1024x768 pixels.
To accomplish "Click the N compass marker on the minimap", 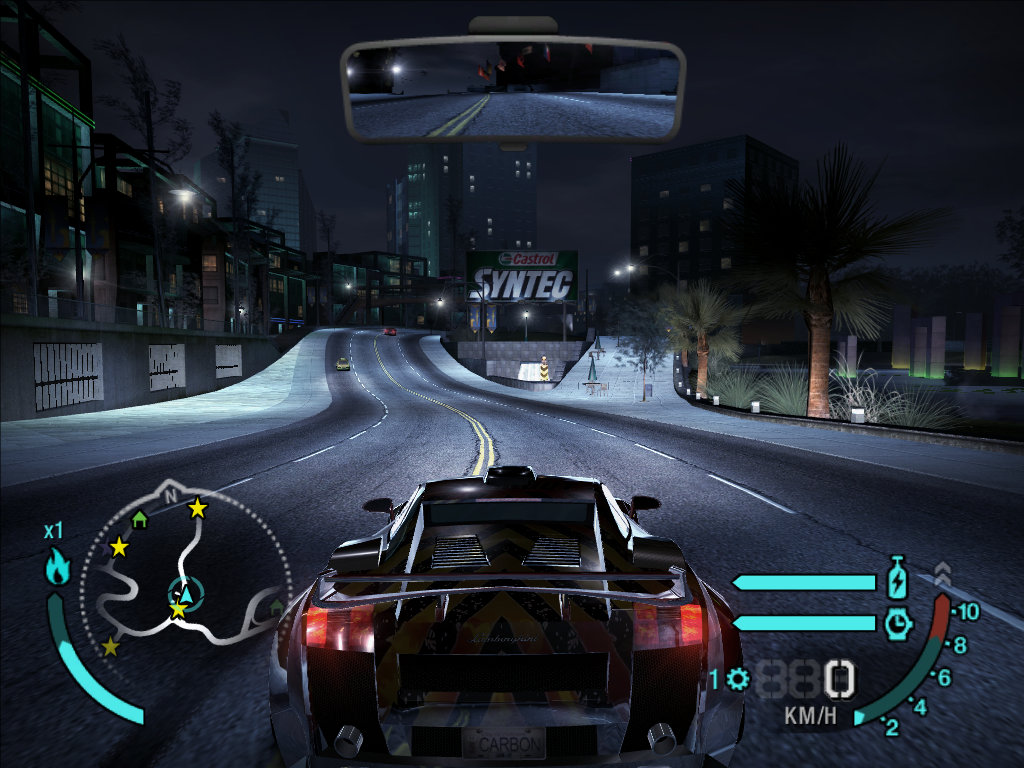I will point(170,495).
